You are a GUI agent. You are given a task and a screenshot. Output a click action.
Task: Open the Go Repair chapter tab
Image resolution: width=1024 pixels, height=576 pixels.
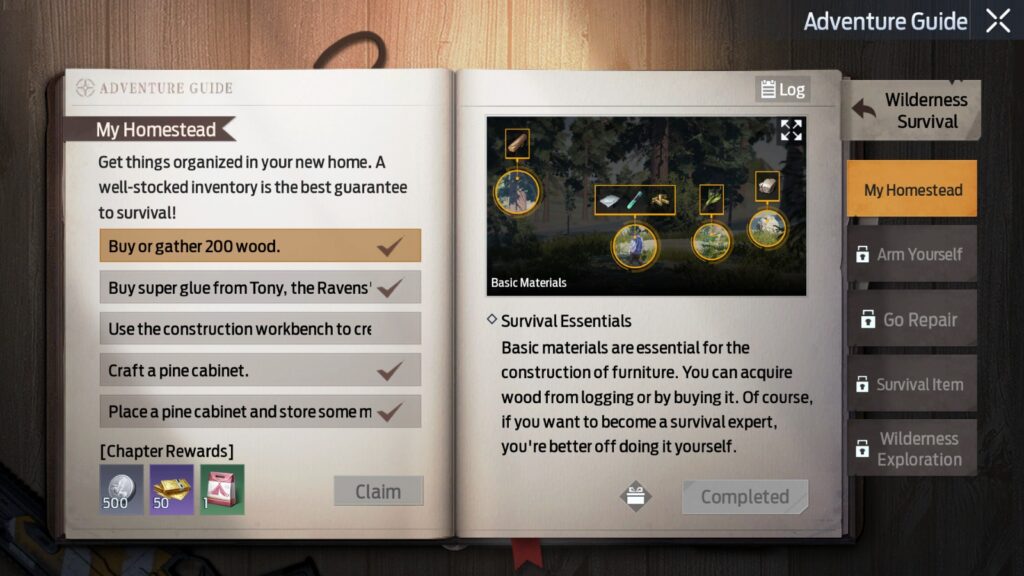pos(912,320)
